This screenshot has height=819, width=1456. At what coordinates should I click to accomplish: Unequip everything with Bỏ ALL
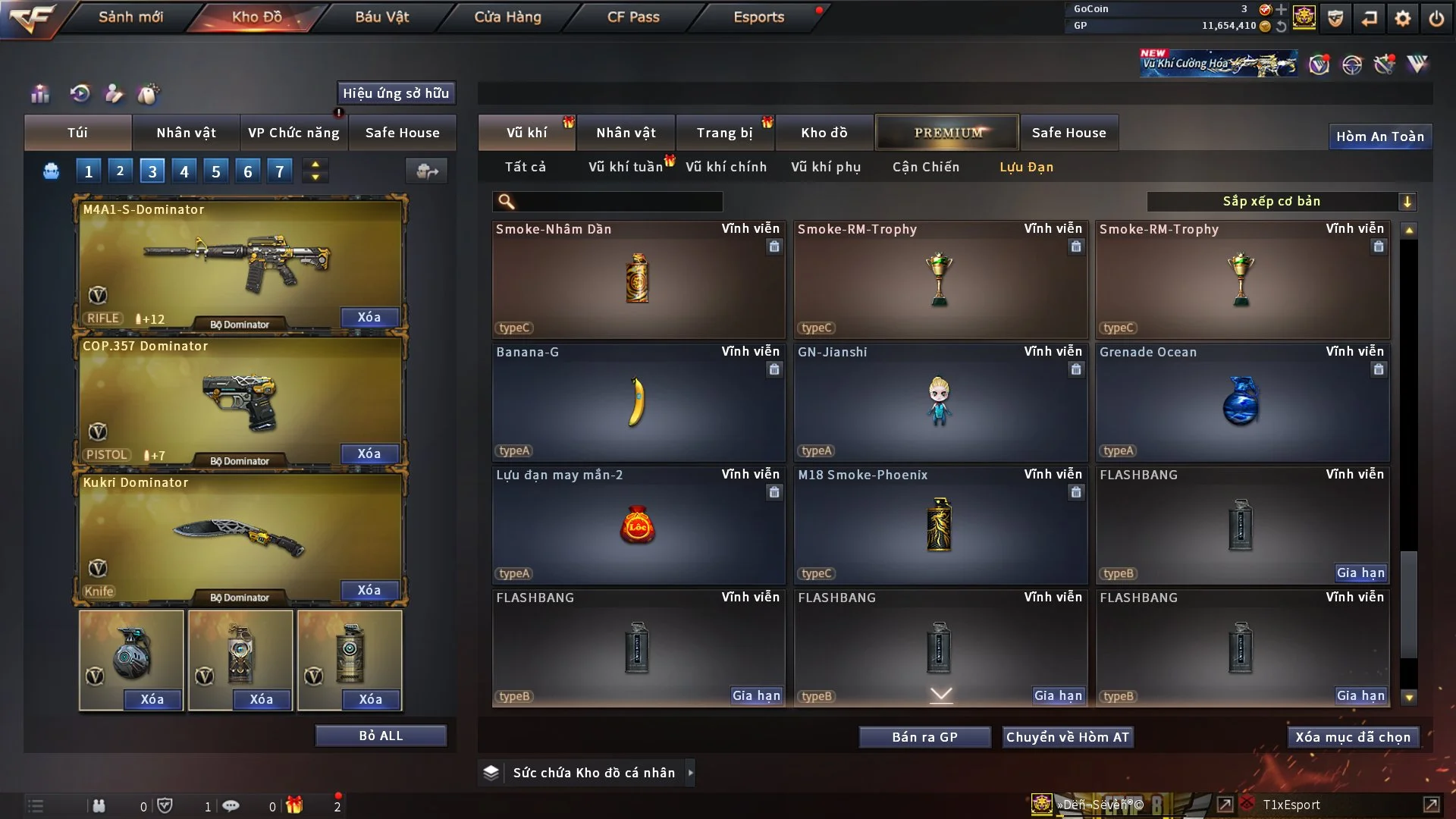pos(381,736)
